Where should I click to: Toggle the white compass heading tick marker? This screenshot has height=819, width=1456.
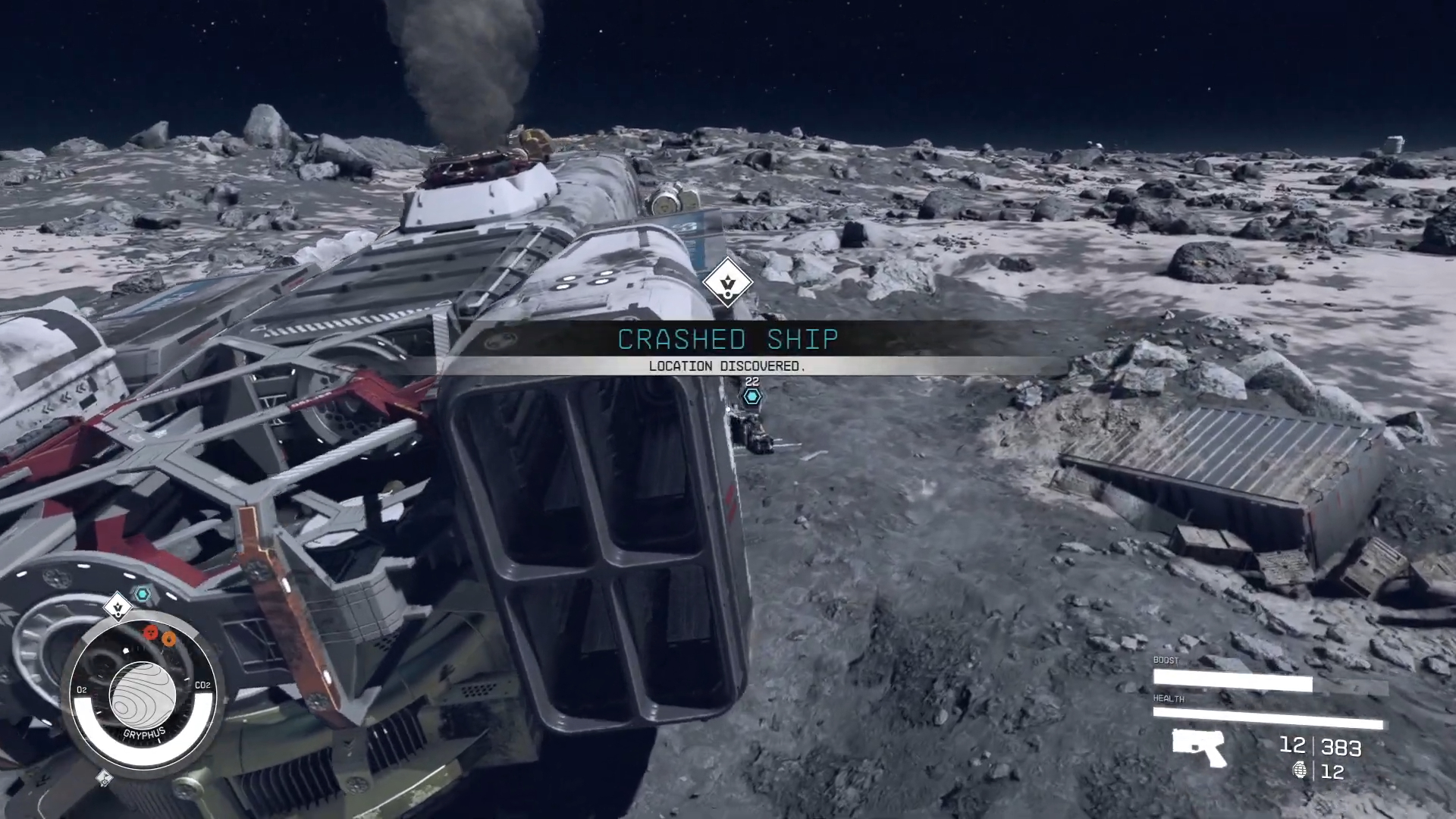[126, 649]
